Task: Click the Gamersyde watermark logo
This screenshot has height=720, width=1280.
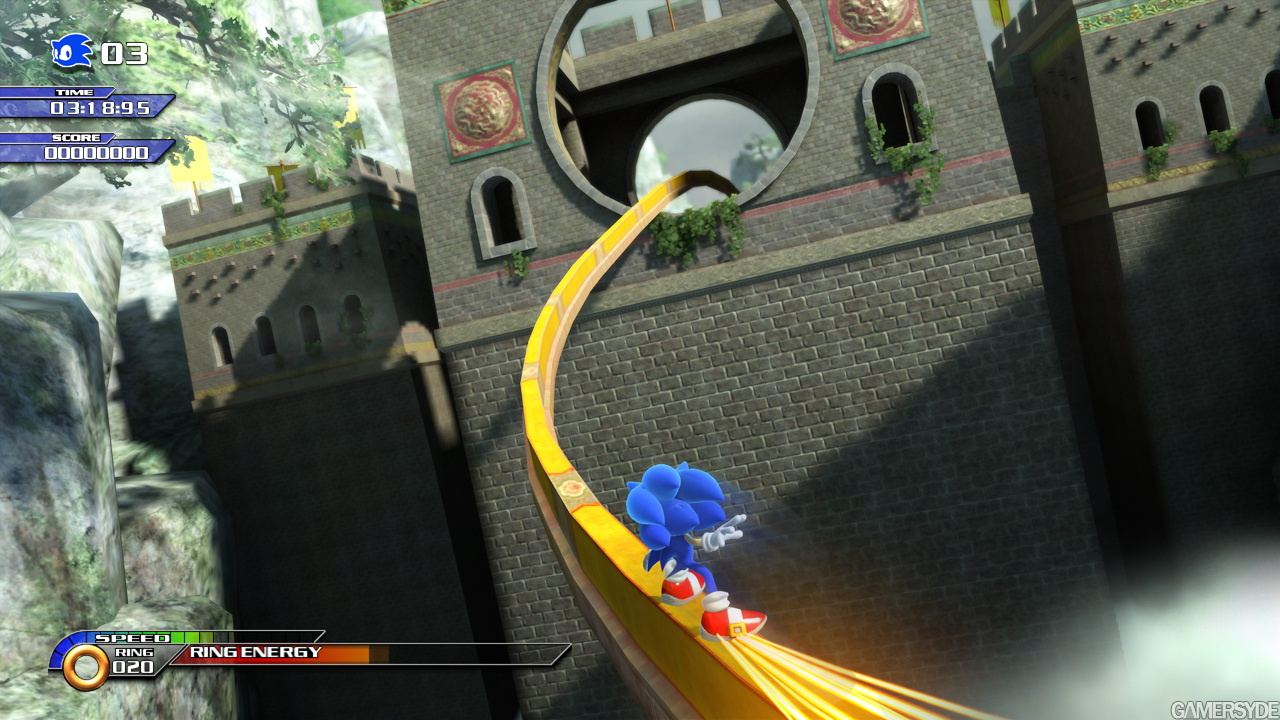Action: coord(1224,710)
